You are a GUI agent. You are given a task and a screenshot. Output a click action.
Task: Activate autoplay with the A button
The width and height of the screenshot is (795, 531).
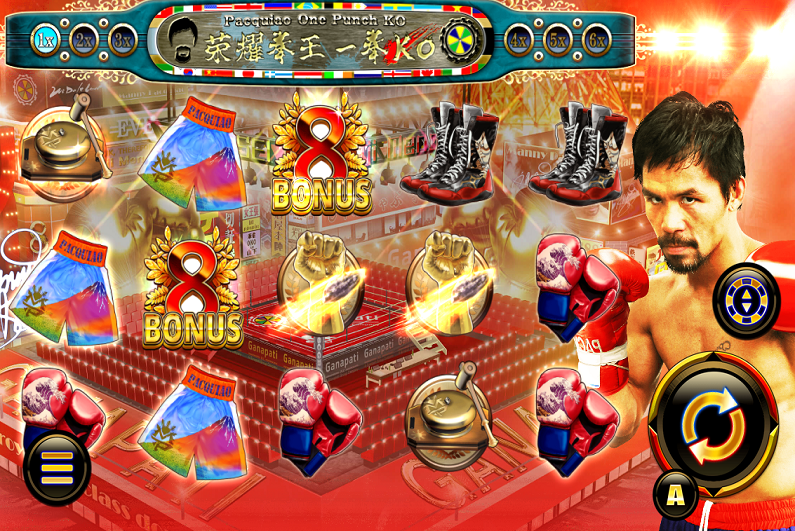[675, 494]
